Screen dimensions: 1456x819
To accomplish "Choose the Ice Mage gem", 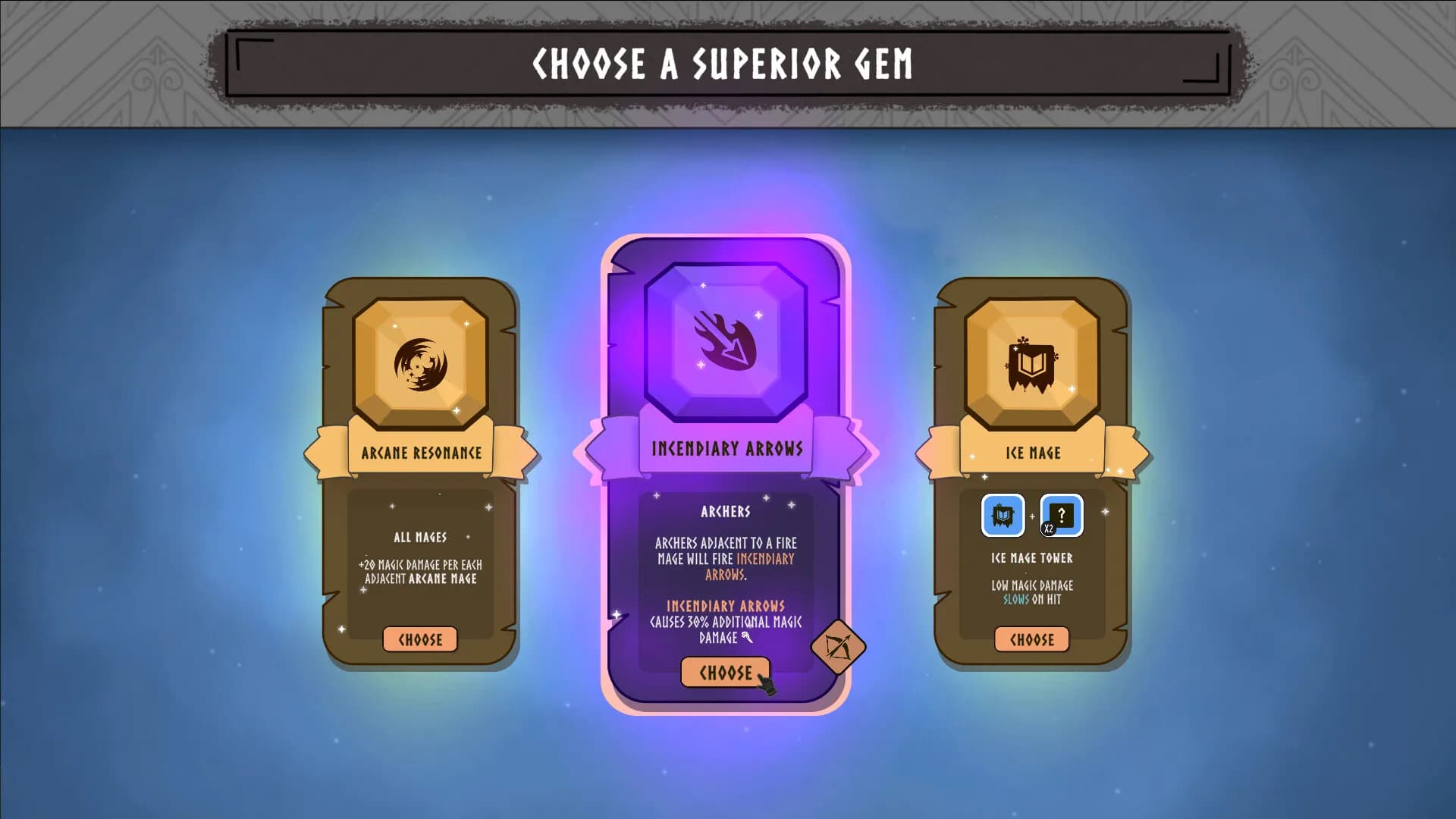I will [x=1031, y=639].
